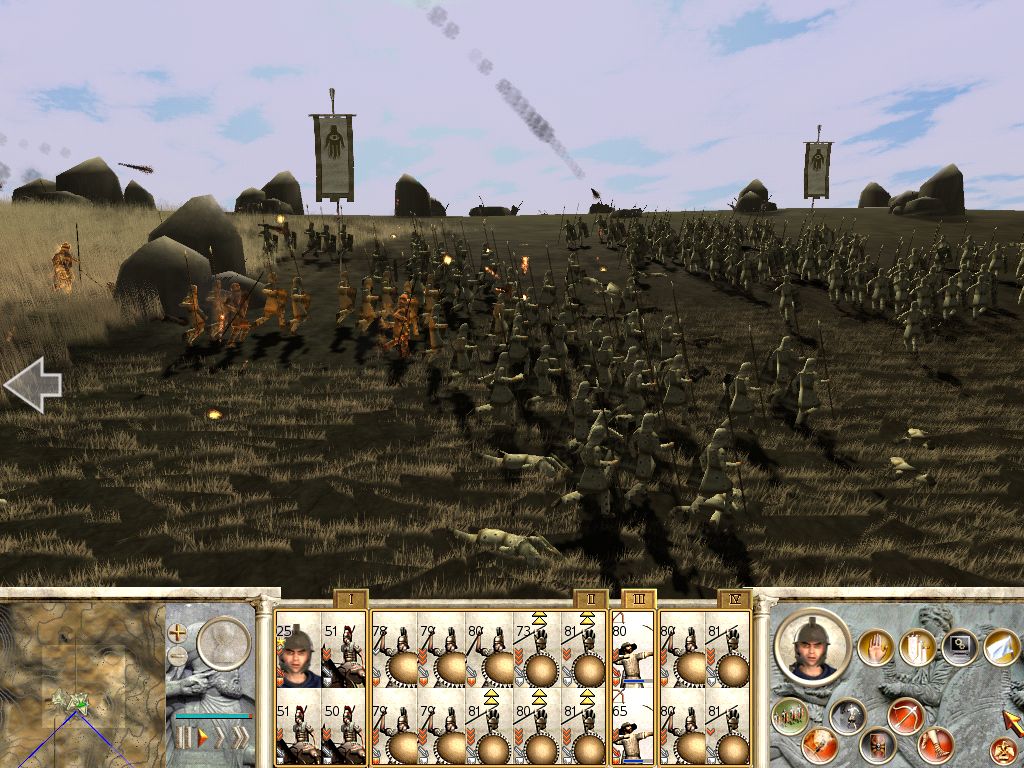Select the general's unit card with 25 men

point(298,650)
